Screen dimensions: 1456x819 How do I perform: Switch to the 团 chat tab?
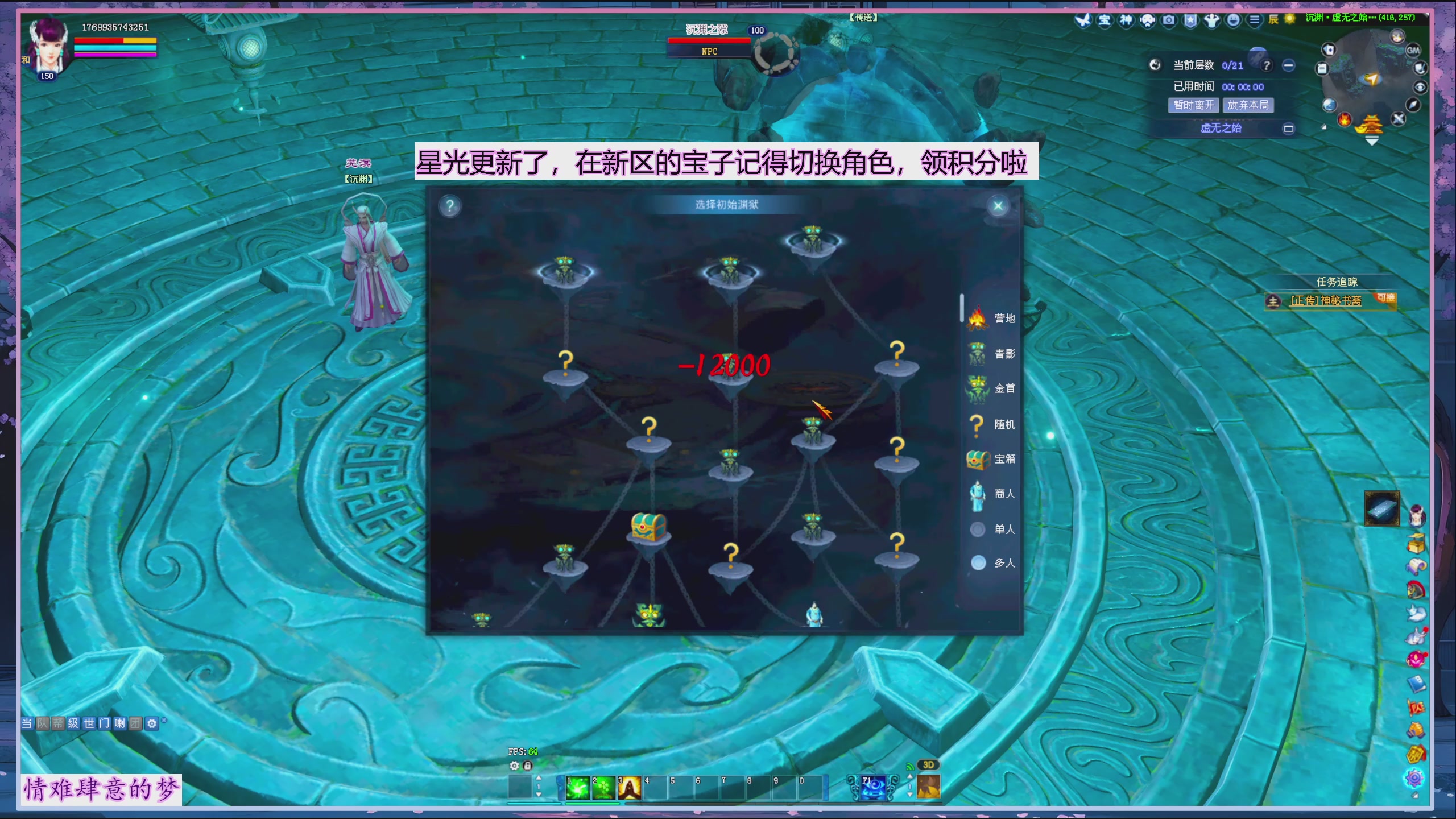135,724
